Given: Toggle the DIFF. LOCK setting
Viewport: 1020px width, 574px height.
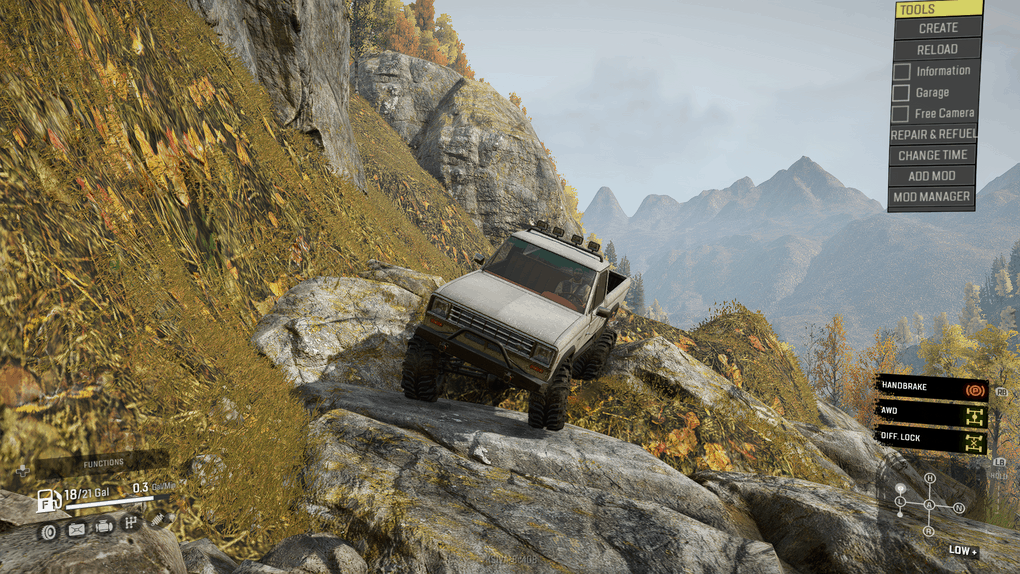Looking at the screenshot, I should 931,437.
